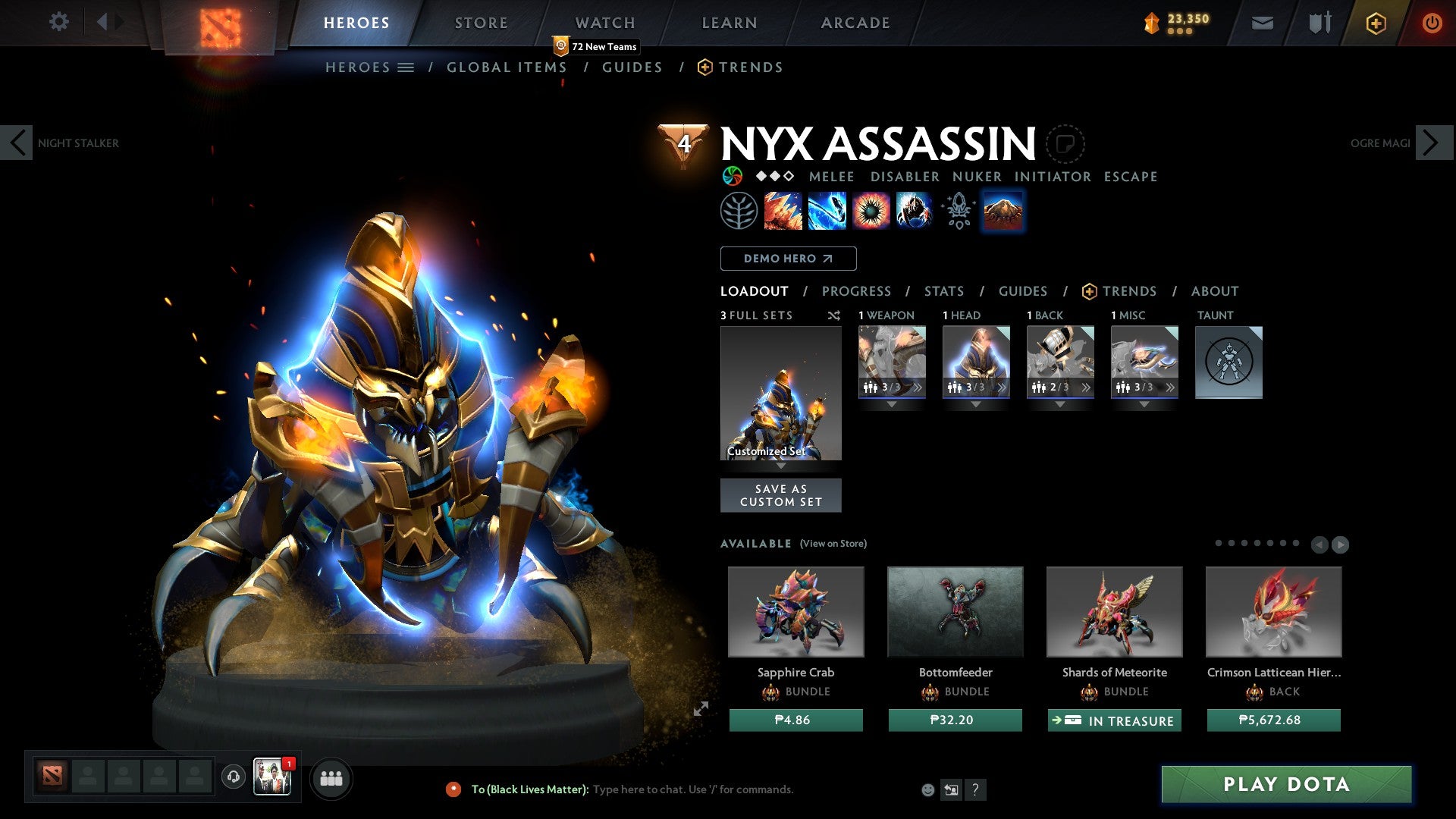Open the settings gear icon
Image resolution: width=1456 pixels, height=819 pixels.
pyautogui.click(x=58, y=22)
